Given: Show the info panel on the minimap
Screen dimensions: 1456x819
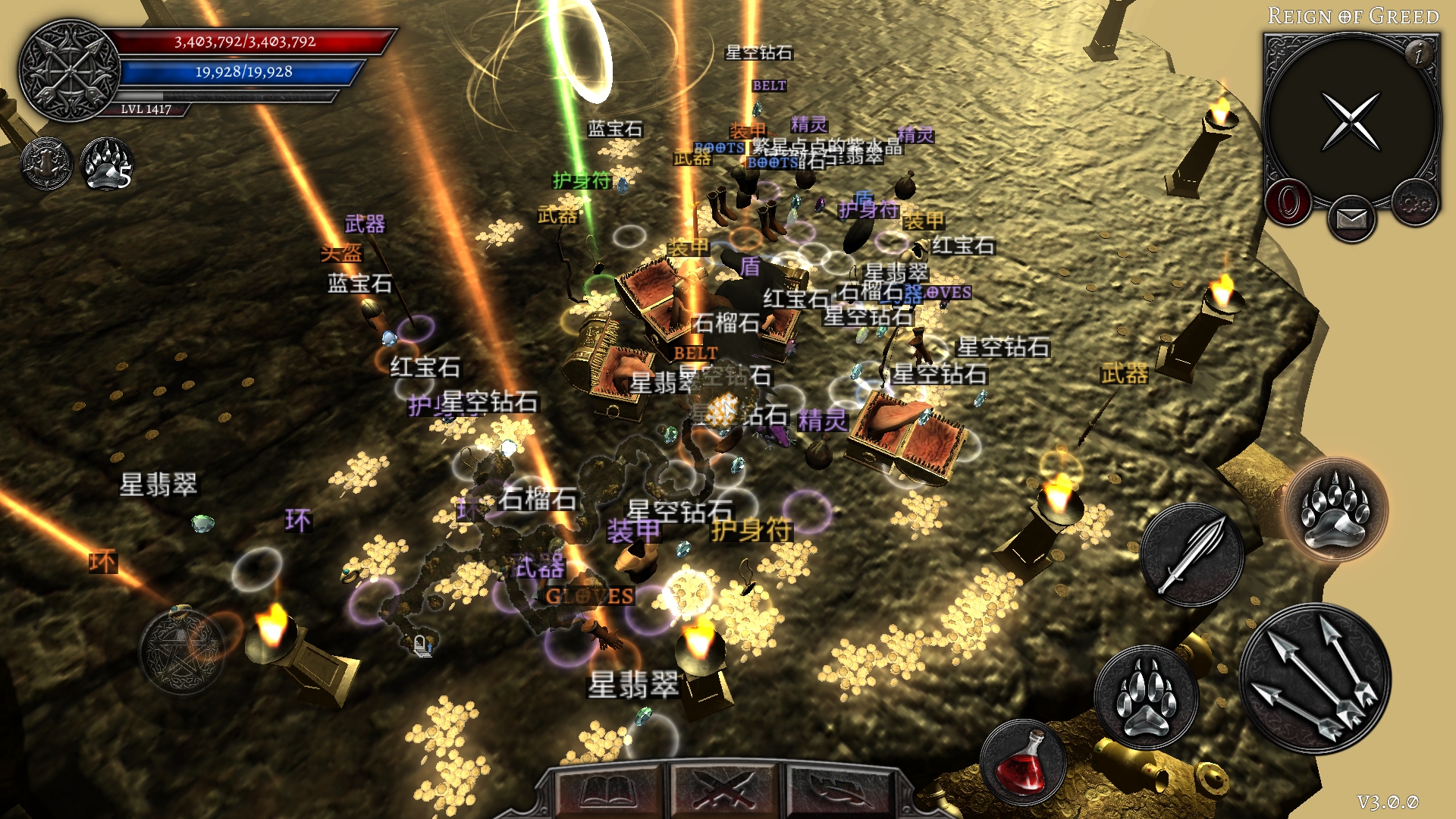Looking at the screenshot, I should 1418,52.
